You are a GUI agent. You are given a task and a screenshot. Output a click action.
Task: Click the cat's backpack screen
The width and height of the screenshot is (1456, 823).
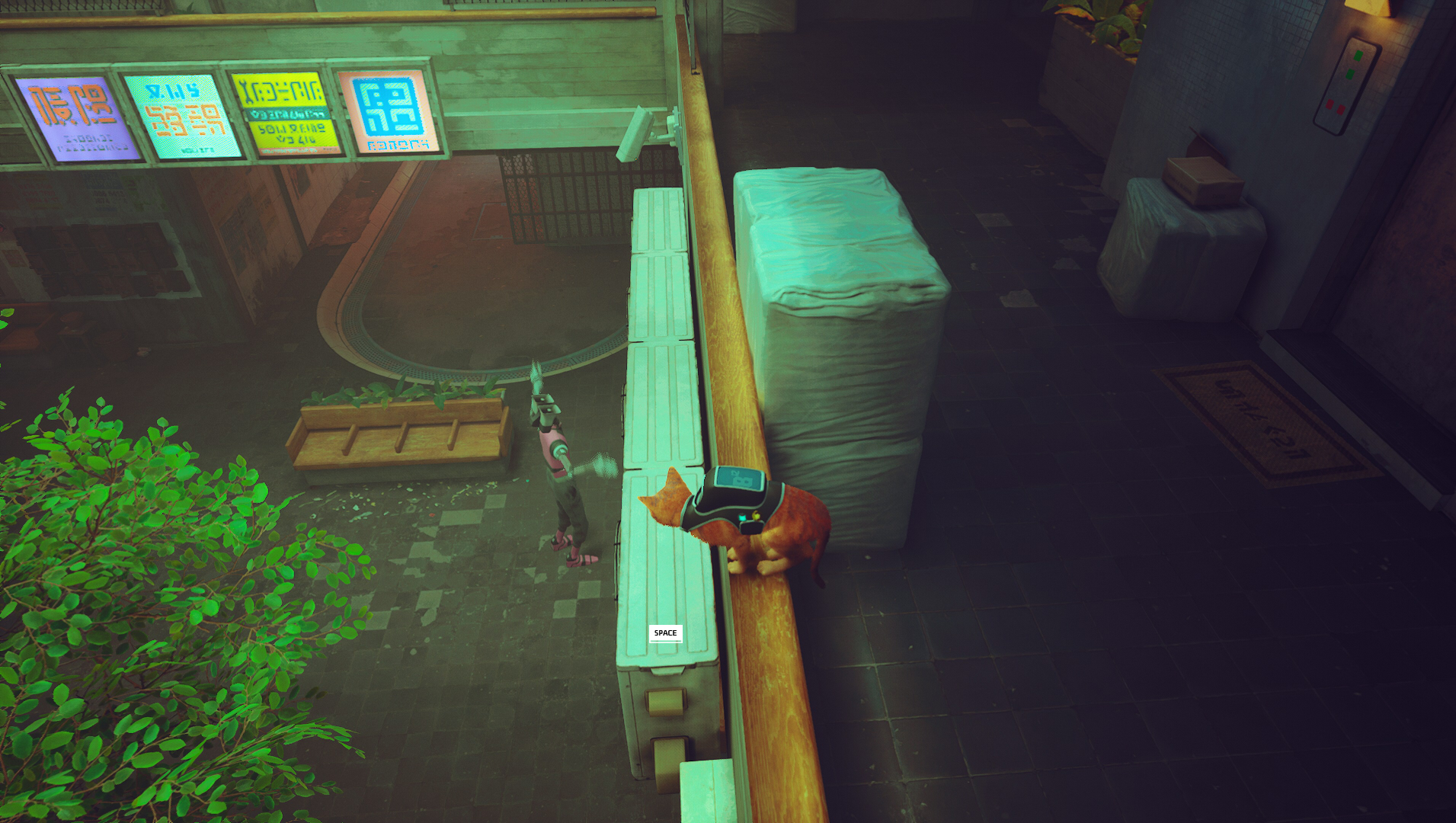pyautogui.click(x=739, y=479)
